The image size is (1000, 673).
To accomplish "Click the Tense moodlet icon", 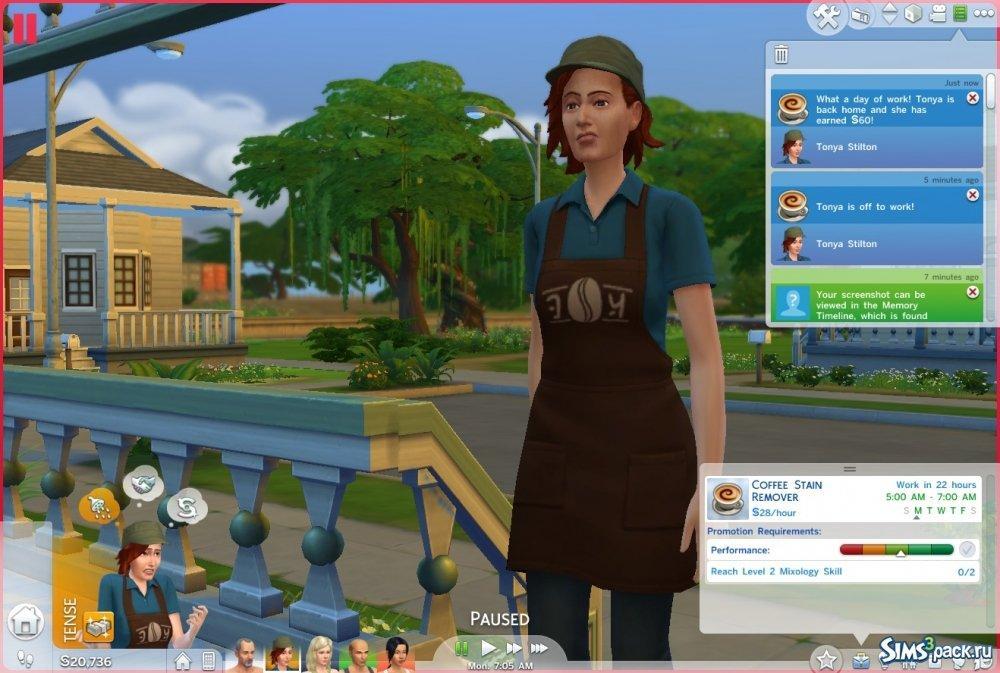I will click(99, 626).
